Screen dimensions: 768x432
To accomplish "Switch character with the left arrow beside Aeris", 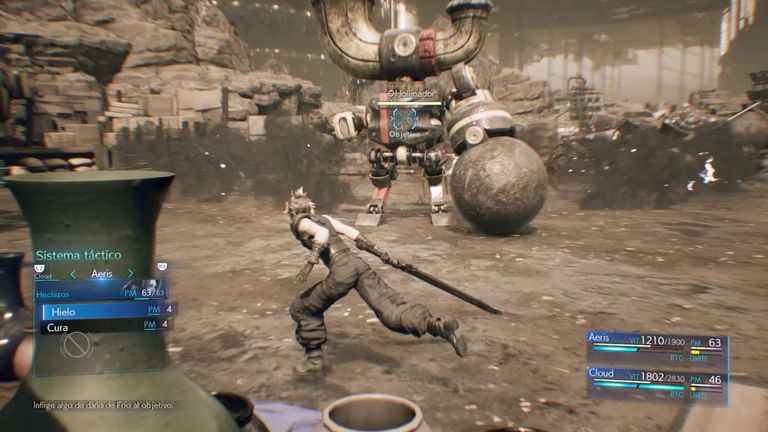I will coord(72,273).
